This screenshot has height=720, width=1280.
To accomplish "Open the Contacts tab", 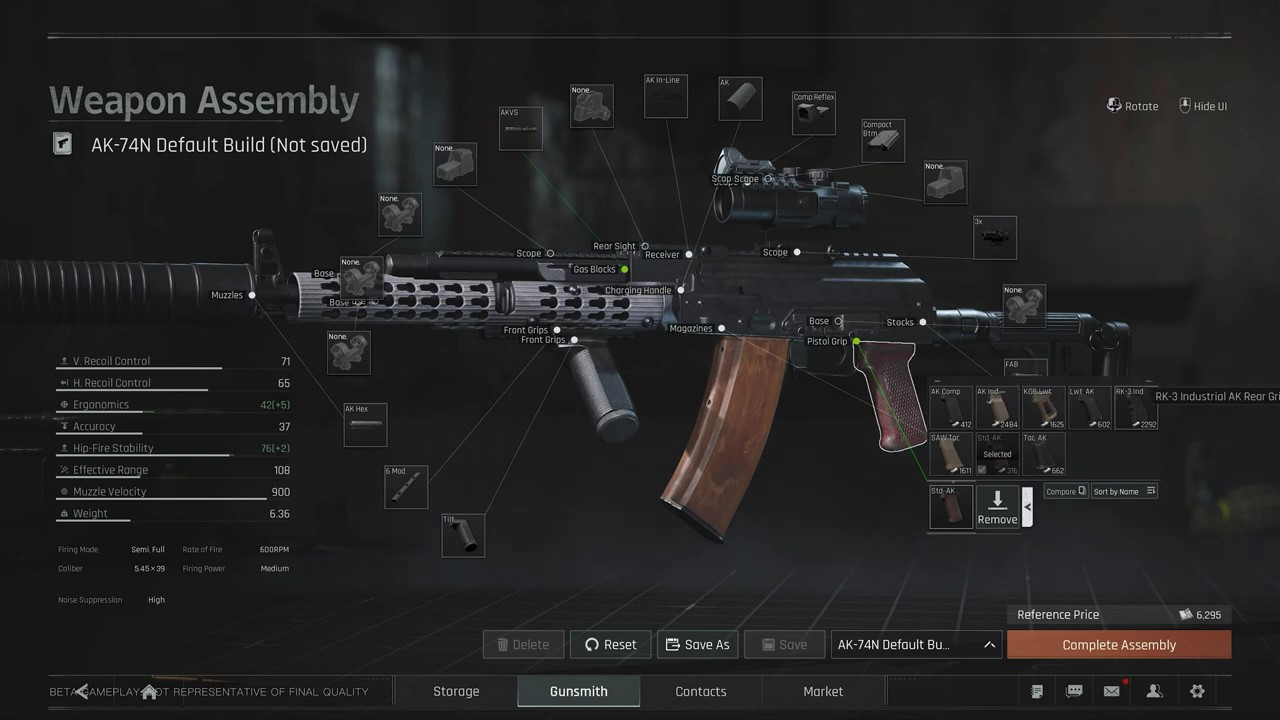I will 700,691.
